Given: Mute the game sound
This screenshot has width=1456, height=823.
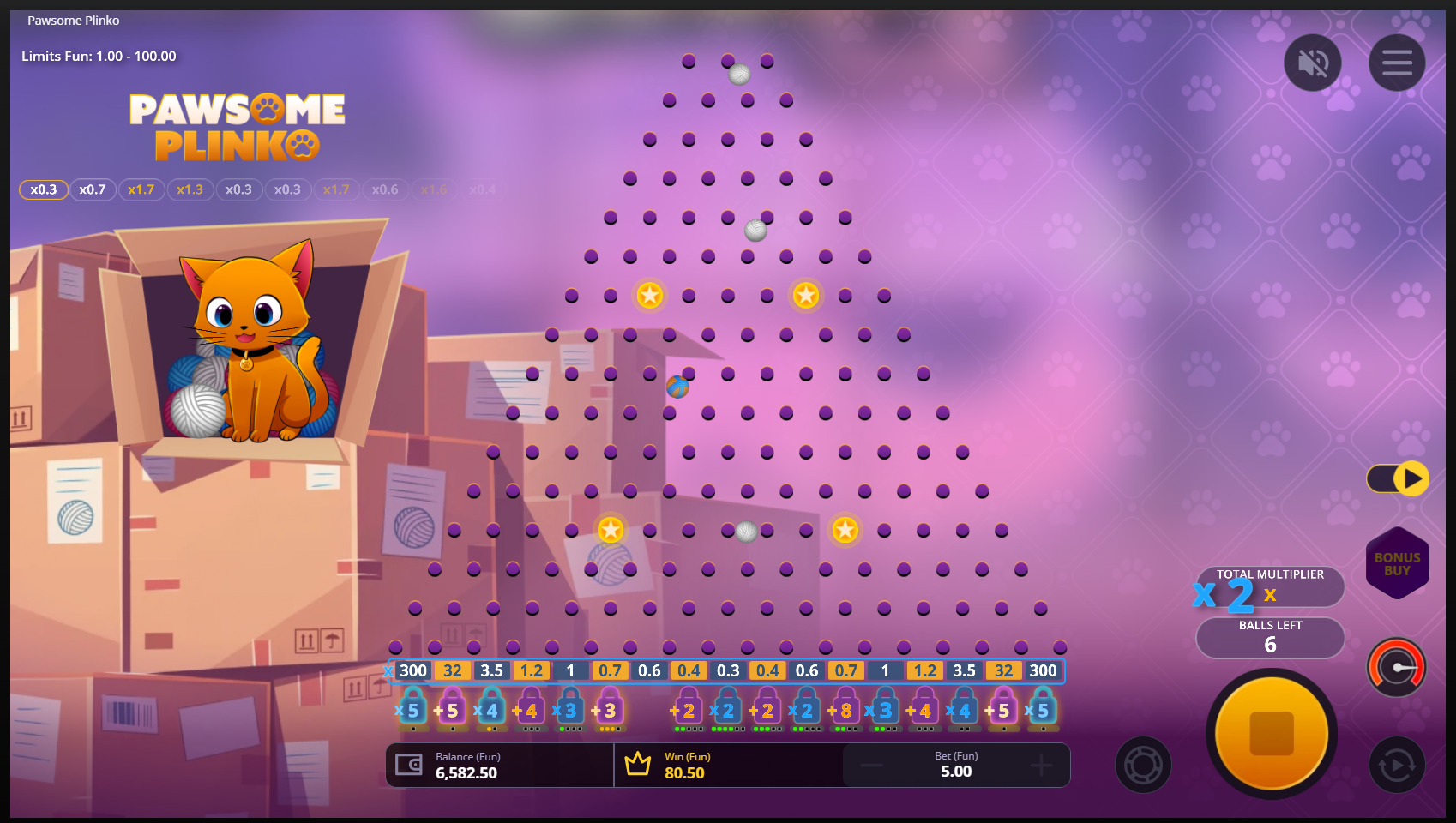Looking at the screenshot, I should [1312, 62].
